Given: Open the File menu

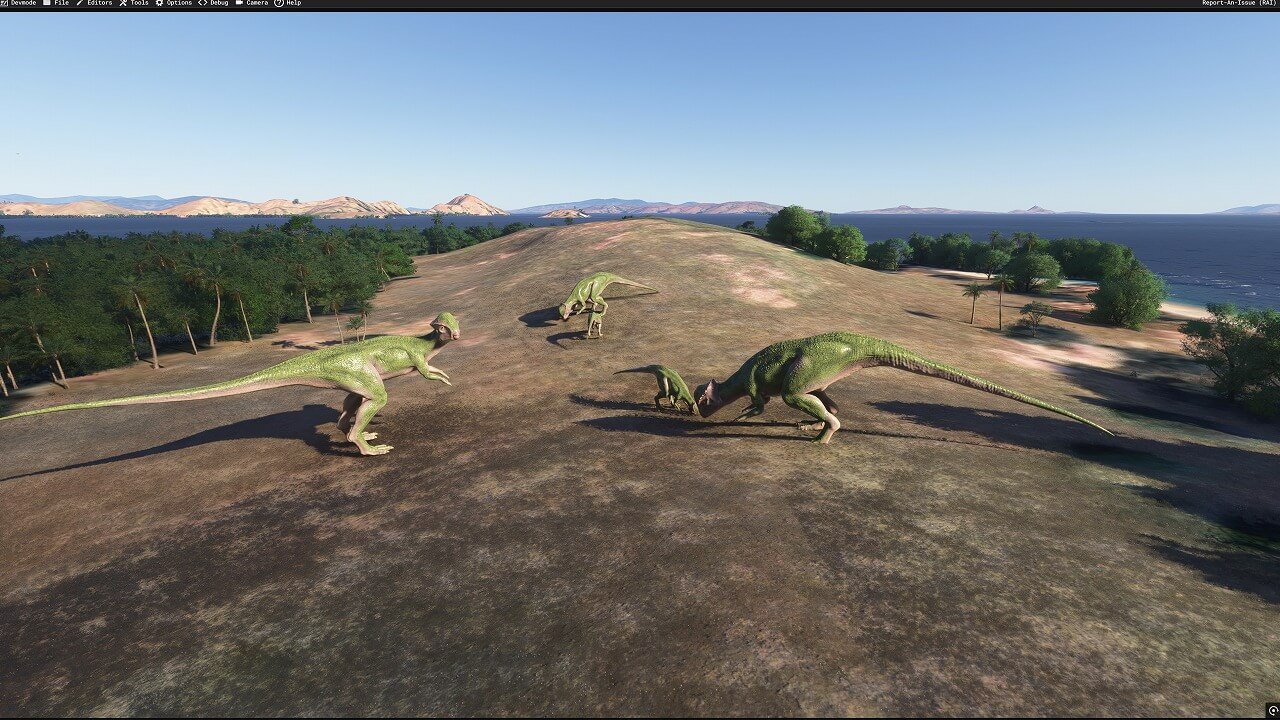Looking at the screenshot, I should (57, 3).
